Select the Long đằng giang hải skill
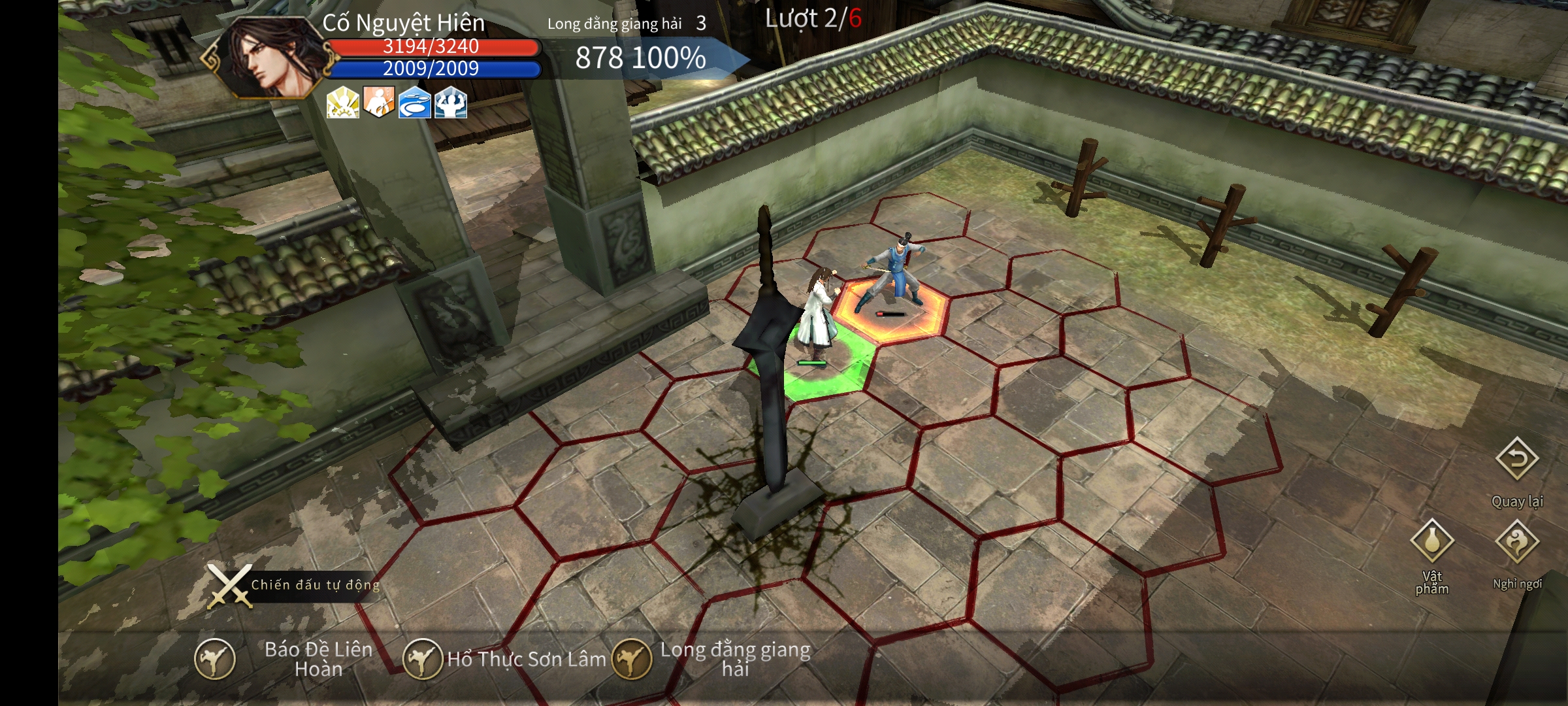Screen dimensions: 1568x706 pyautogui.click(x=632, y=659)
